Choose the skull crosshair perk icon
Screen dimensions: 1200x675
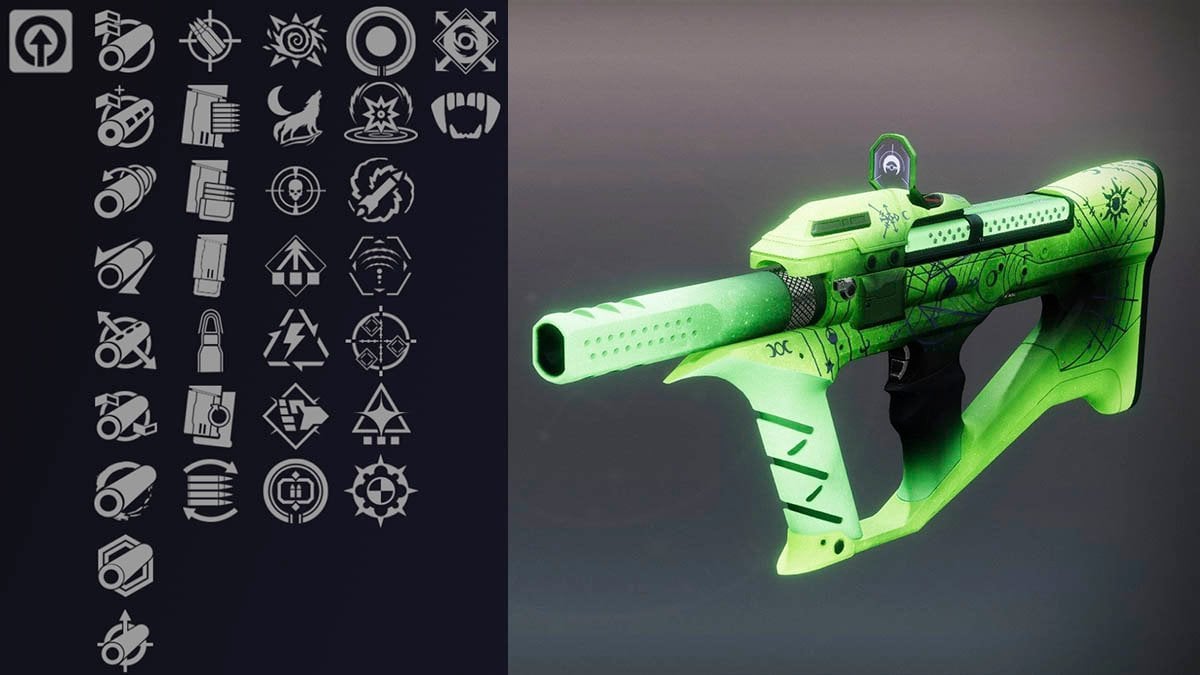(295, 190)
